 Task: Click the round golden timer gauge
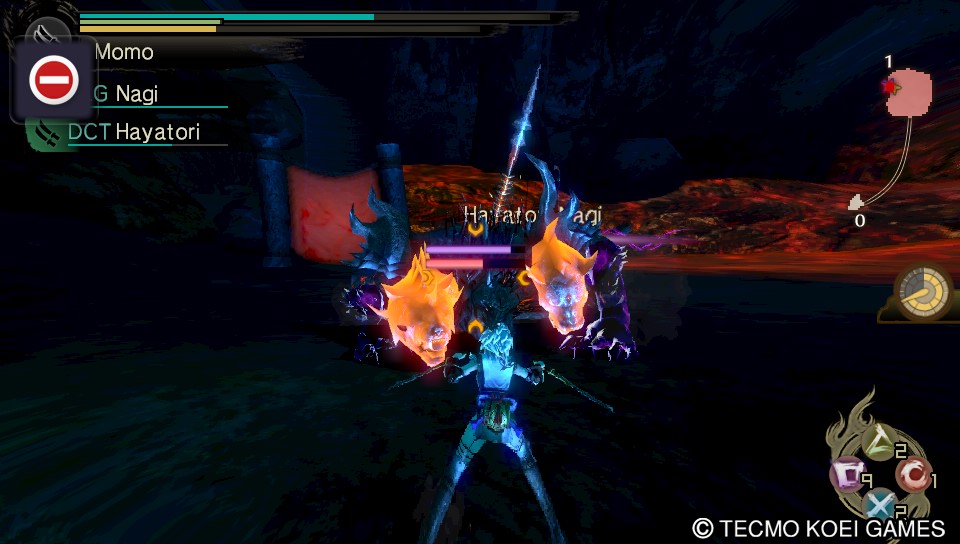[x=921, y=291]
